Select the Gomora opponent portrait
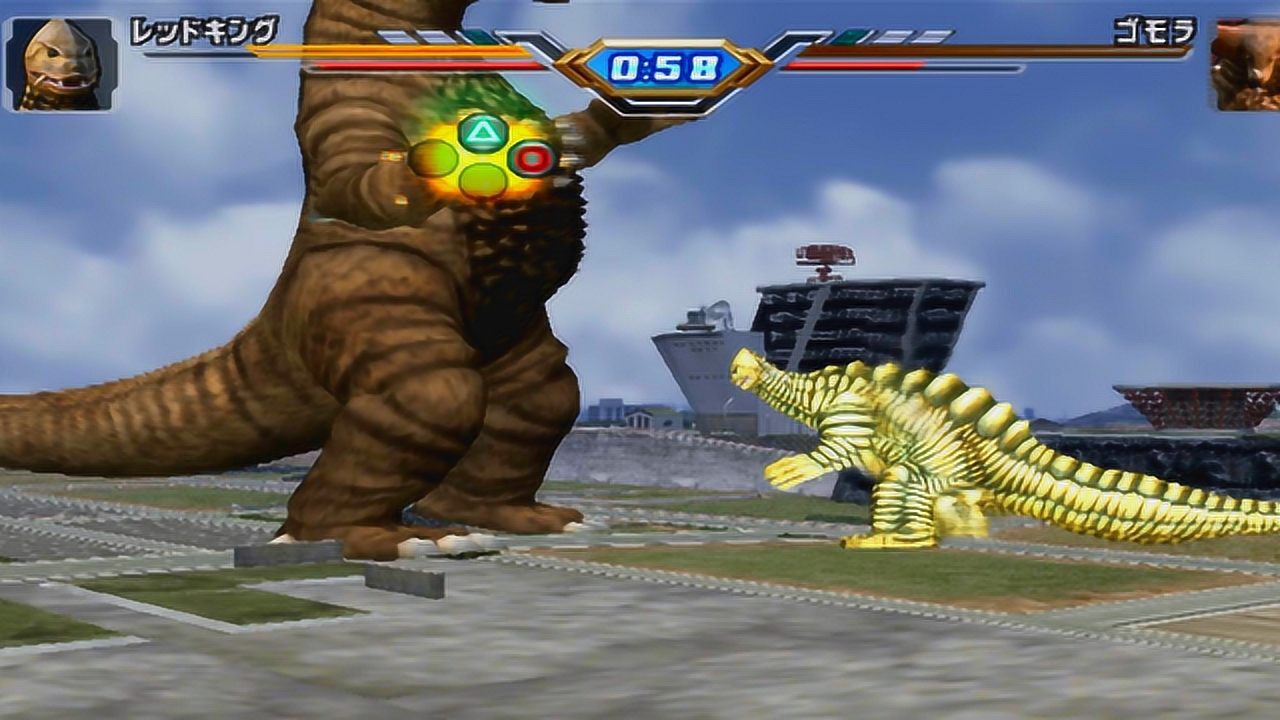 1246,64
